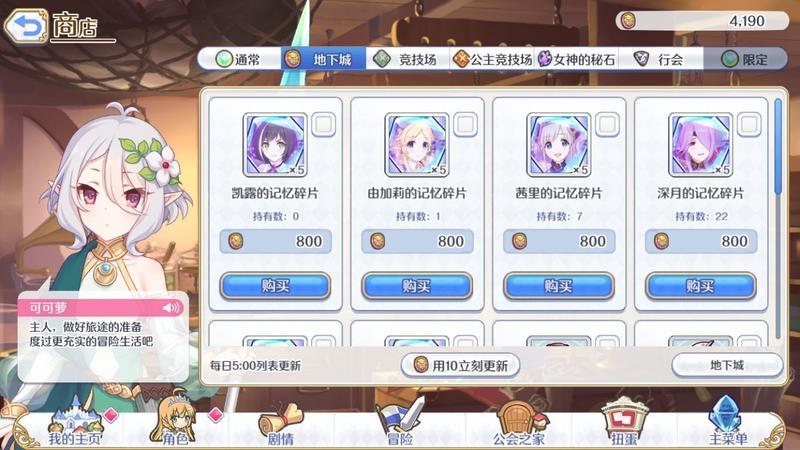Click 购买 under 茜里的记忆碎片
The image size is (800, 450).
click(558, 285)
